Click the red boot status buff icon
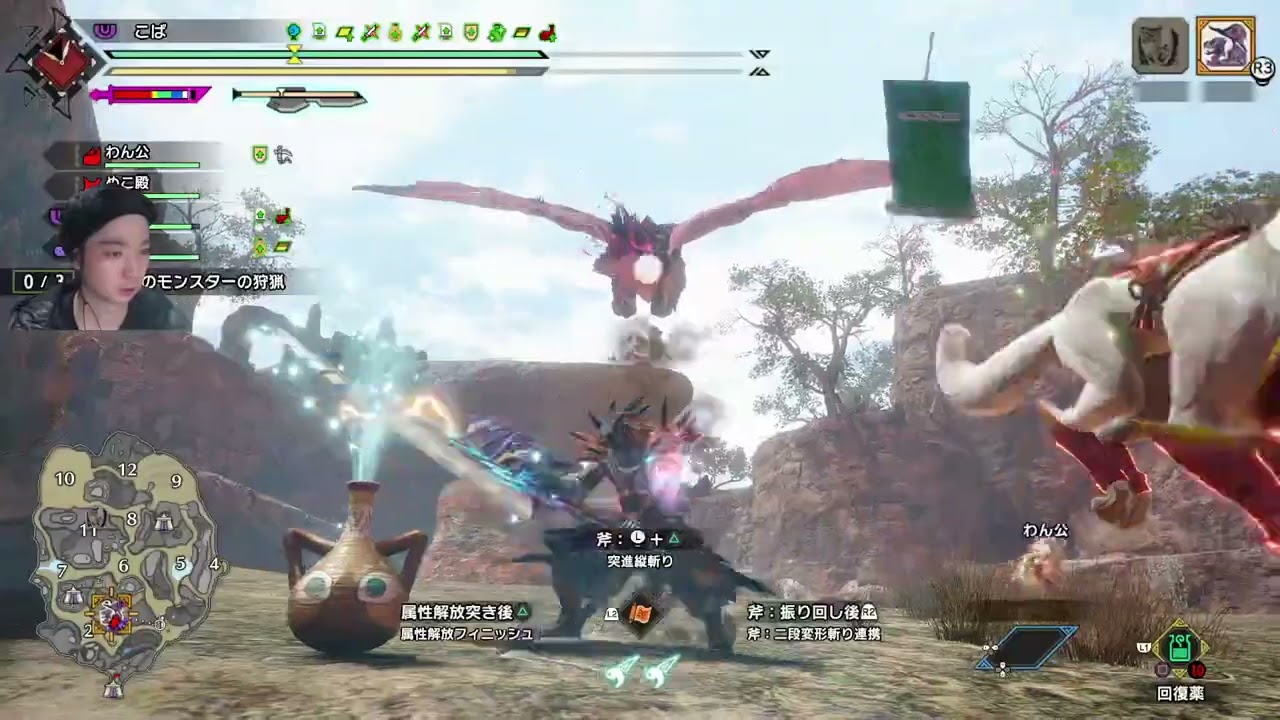Screen dimensions: 1280x720 [x=548, y=33]
